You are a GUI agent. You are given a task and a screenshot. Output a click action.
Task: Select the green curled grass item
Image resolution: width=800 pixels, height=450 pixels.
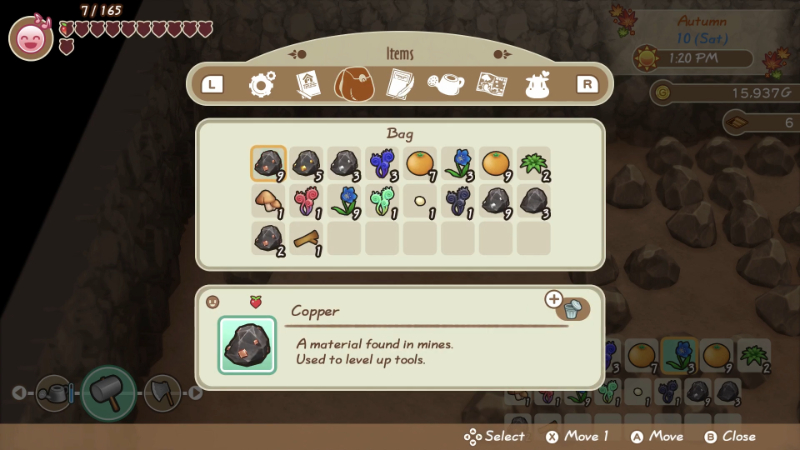click(382, 201)
